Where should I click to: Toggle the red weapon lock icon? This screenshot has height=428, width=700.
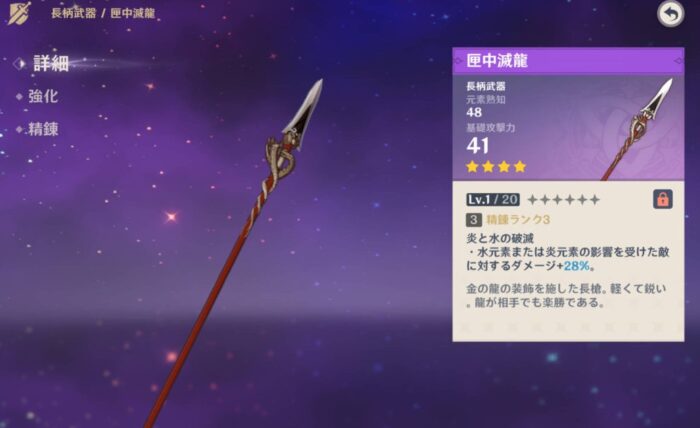click(x=662, y=198)
